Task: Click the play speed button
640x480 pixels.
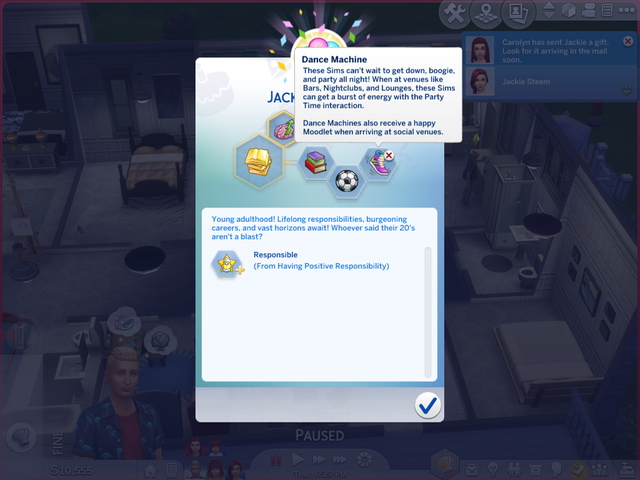Action: [x=297, y=459]
